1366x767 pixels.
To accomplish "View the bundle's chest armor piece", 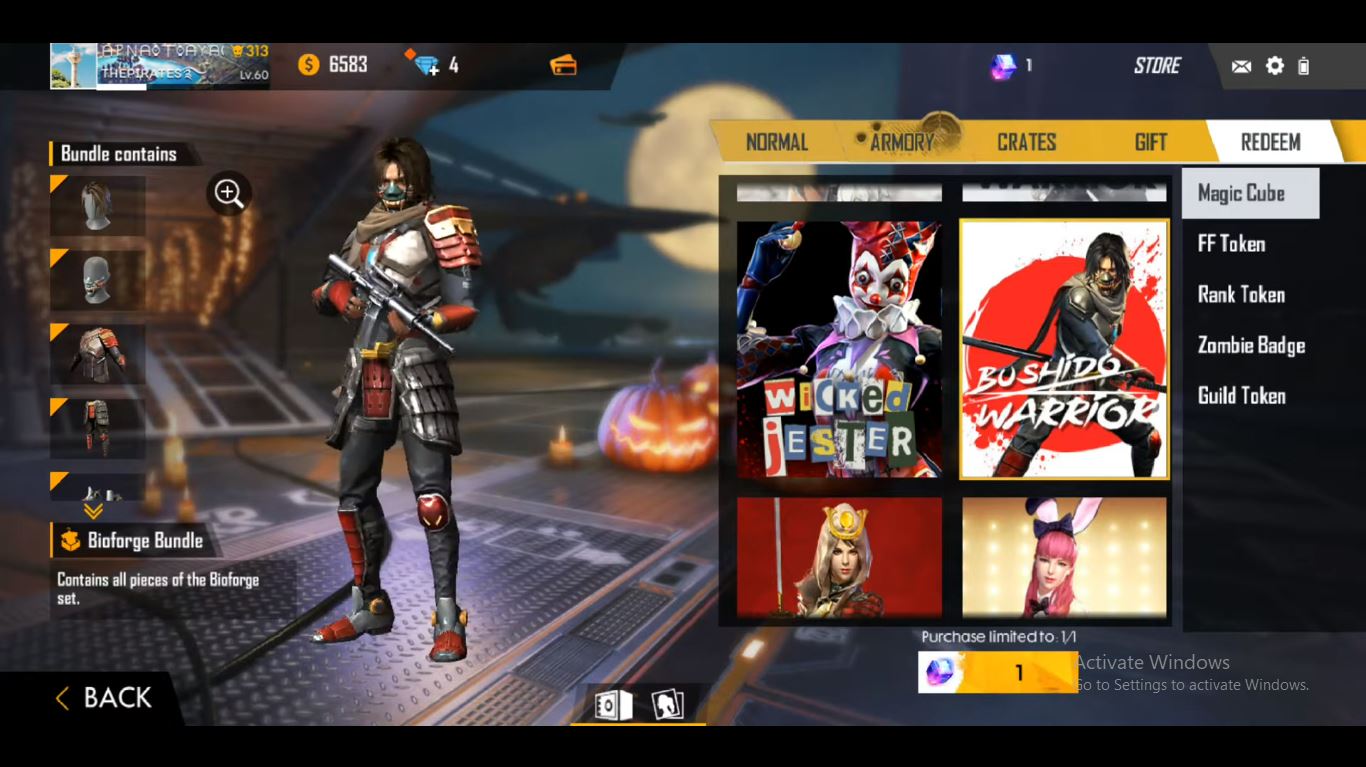I will tap(98, 352).
